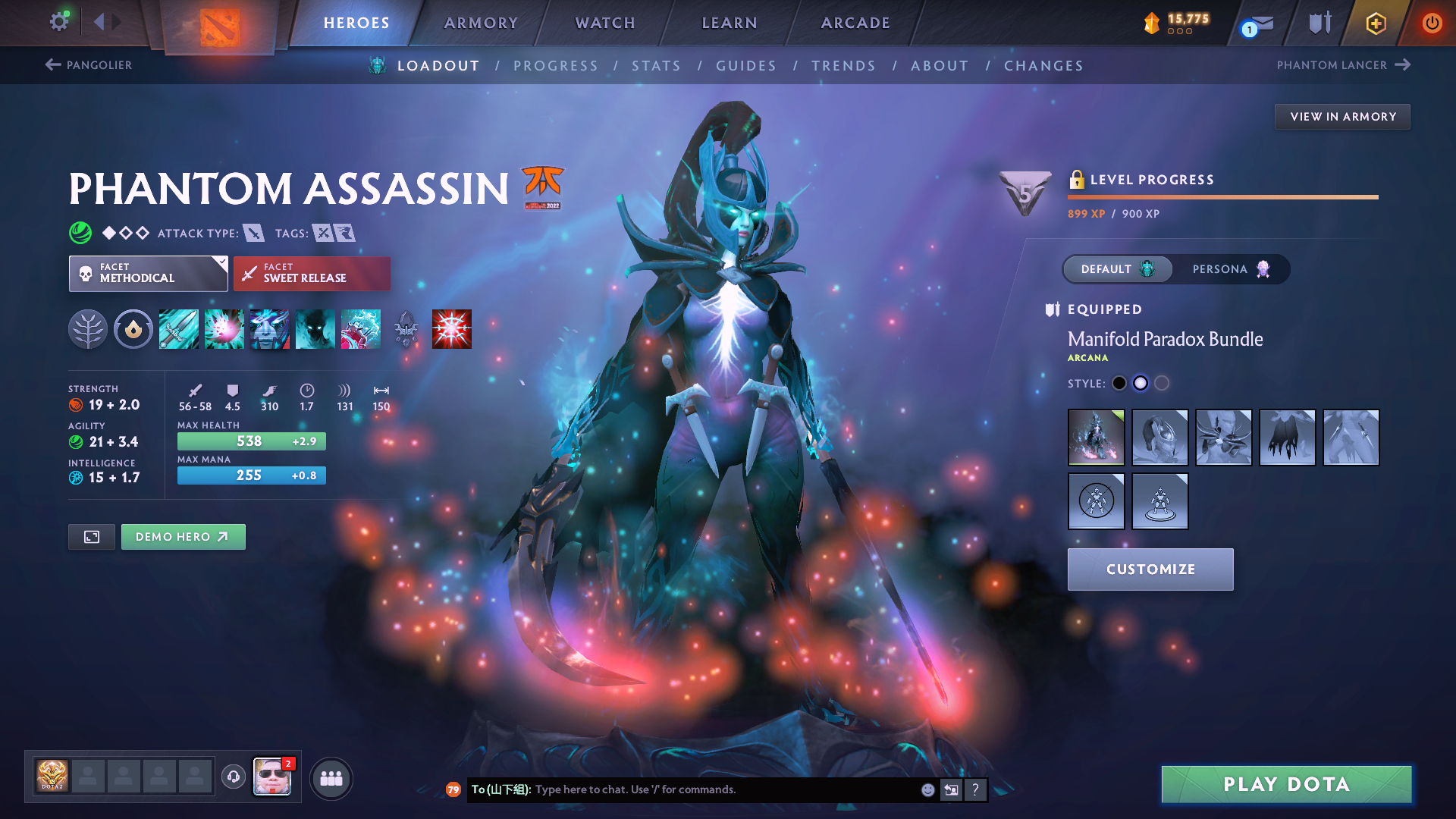1456x819 pixels.
Task: Go to next hero Phantom Lancer
Action: pos(1343,65)
